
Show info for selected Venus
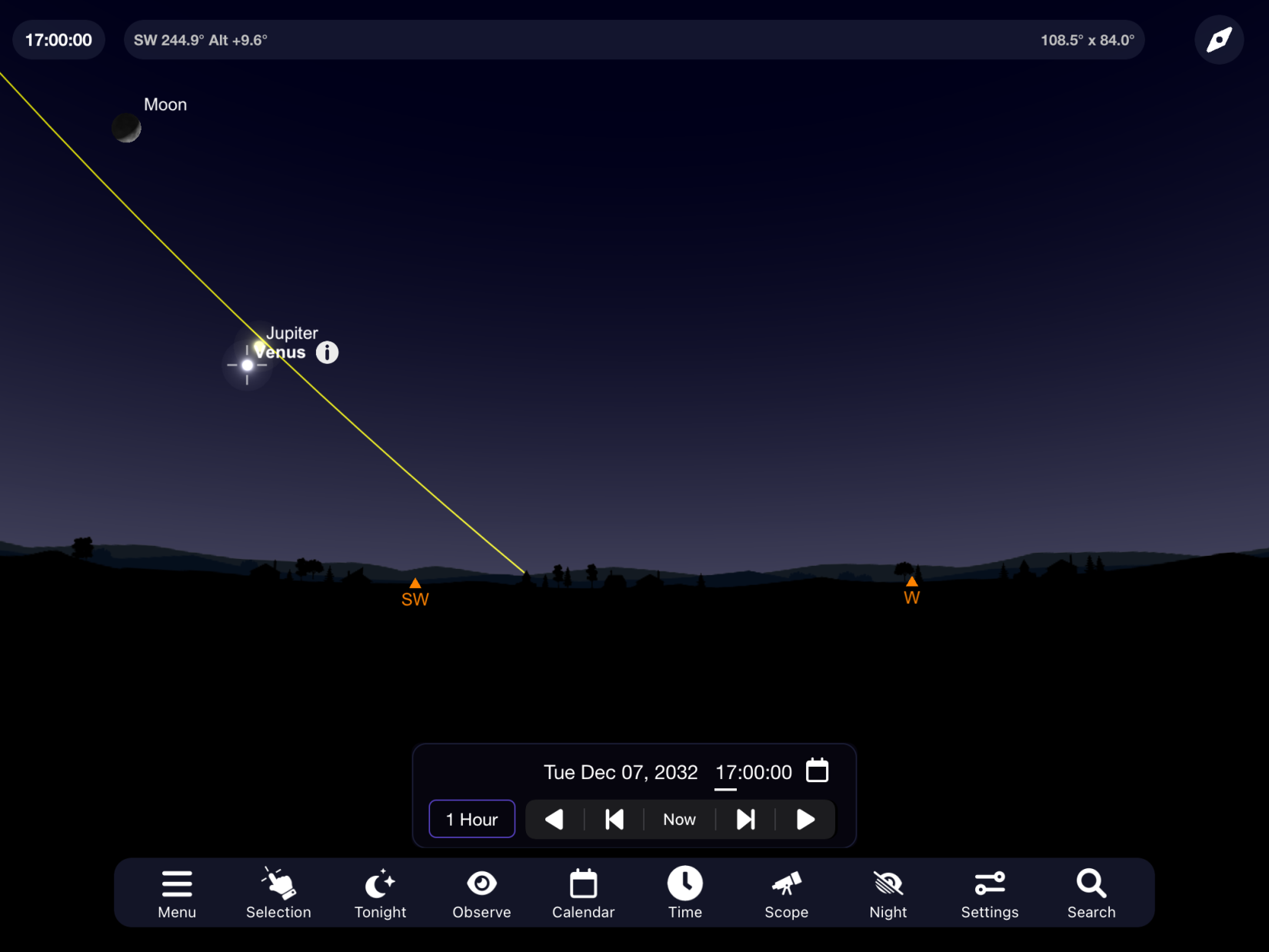point(328,353)
